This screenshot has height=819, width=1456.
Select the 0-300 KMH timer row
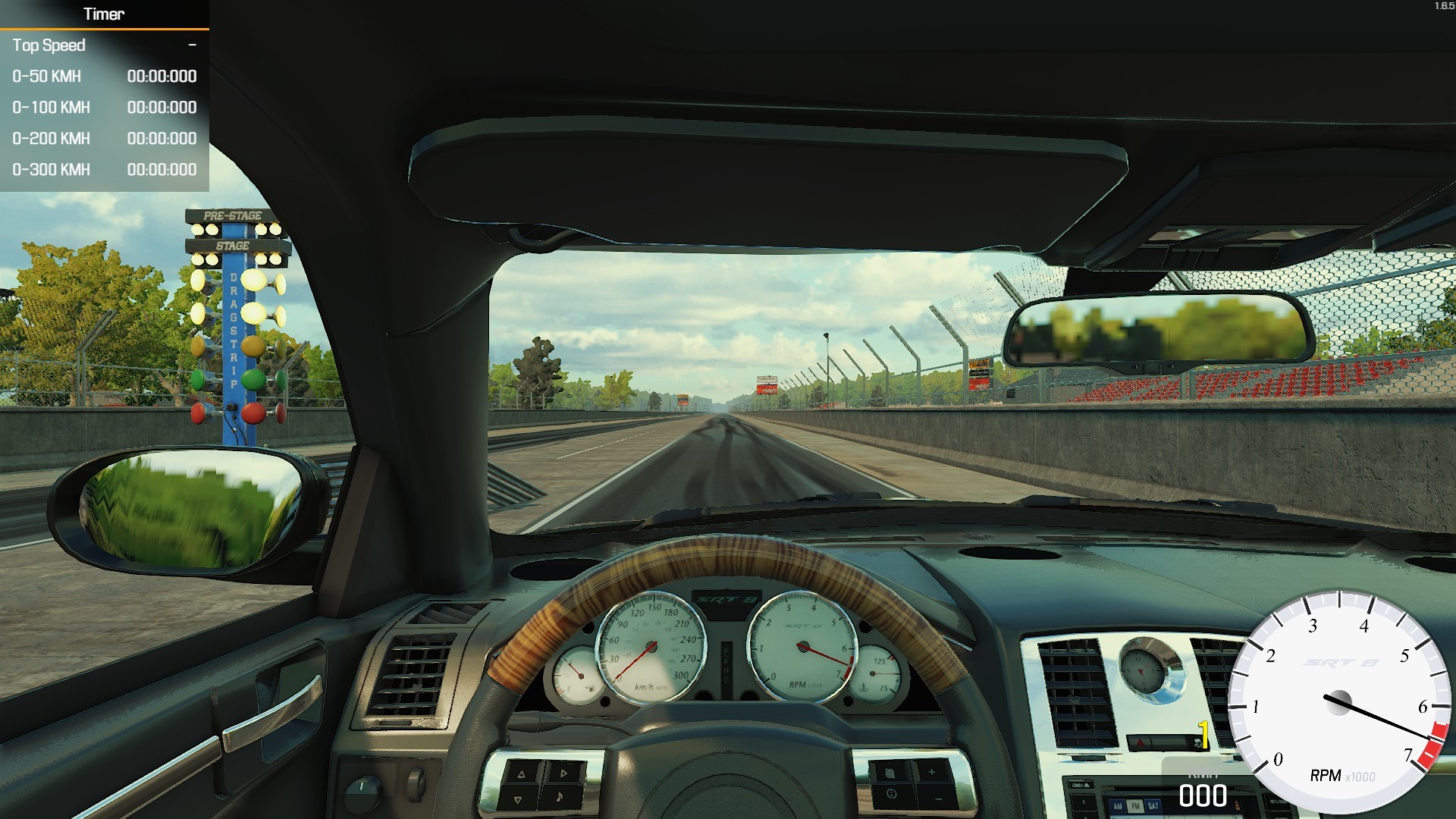(x=50, y=169)
